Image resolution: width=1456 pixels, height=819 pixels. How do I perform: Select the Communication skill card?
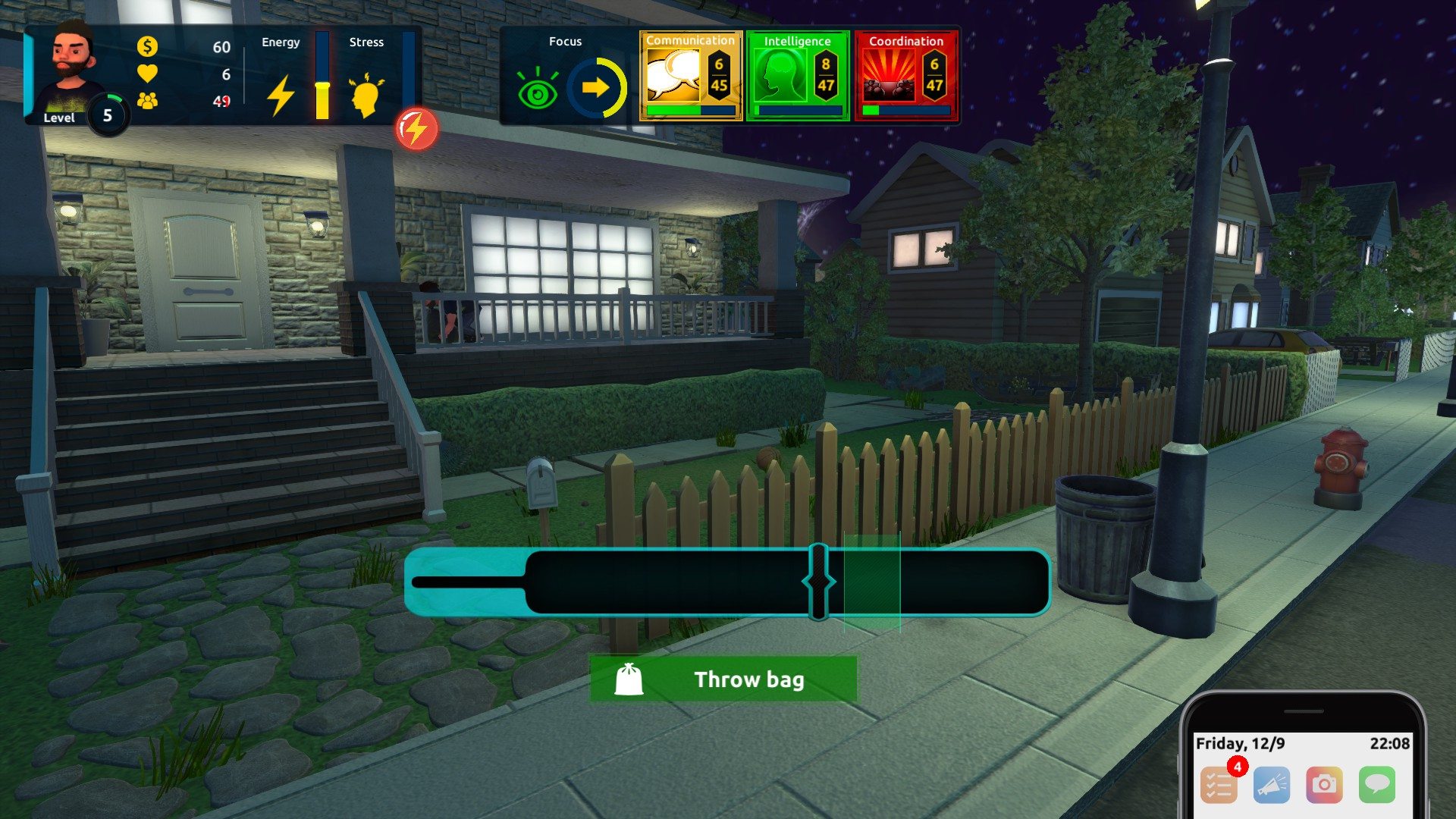[690, 76]
